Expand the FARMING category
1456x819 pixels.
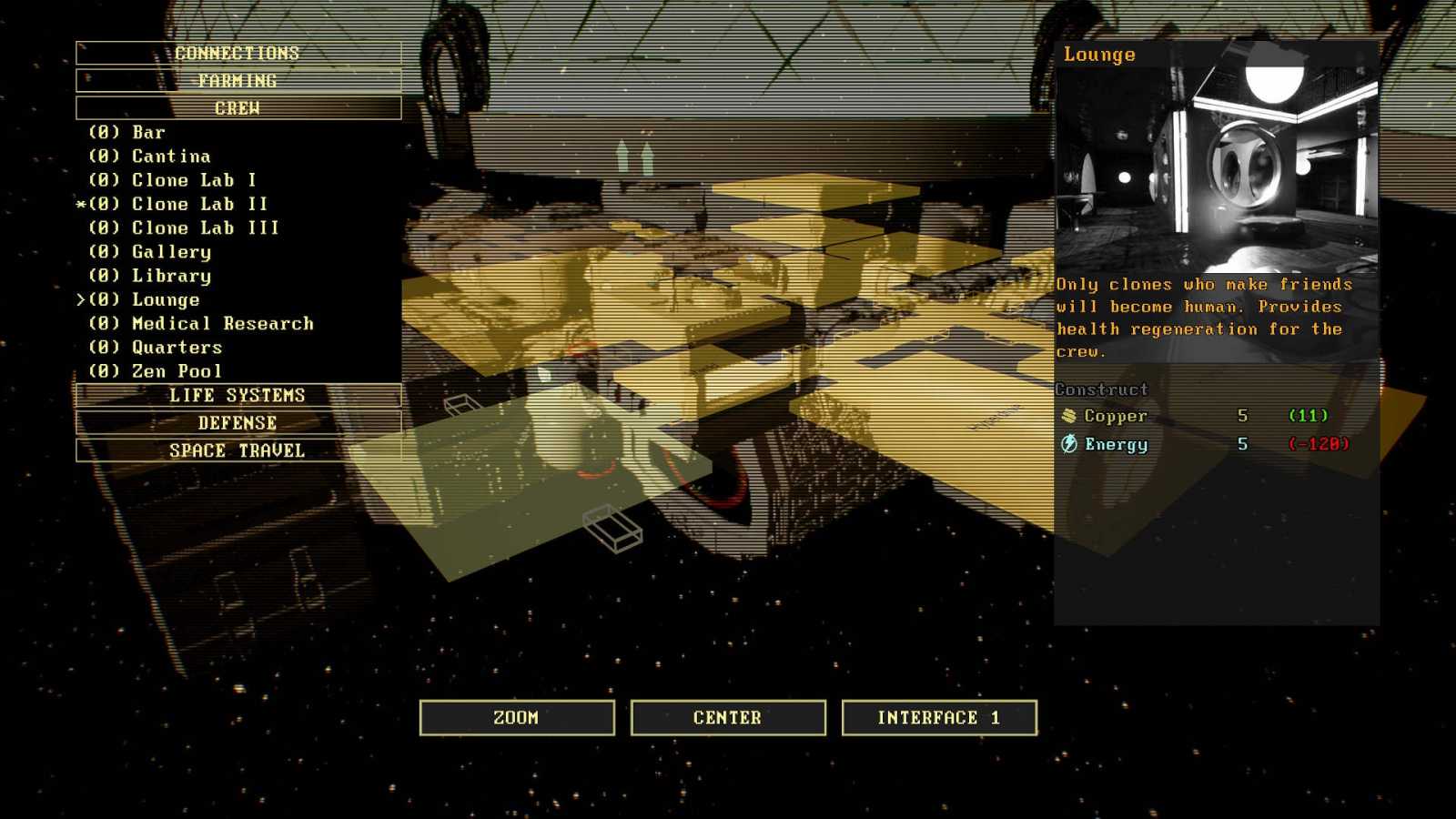point(238,80)
